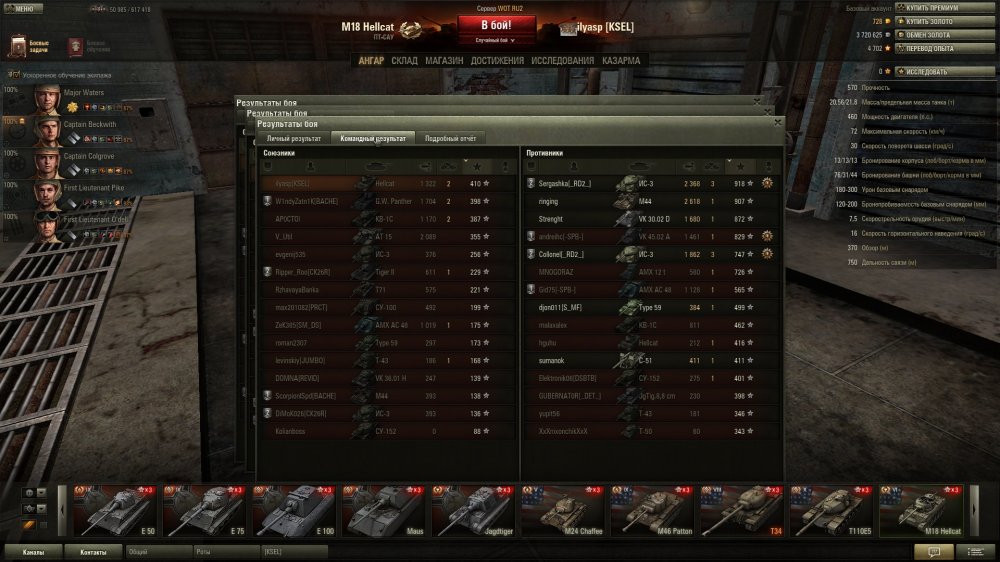The height and width of the screenshot is (562, 1000).
Task: Open the Каналы chat button
Action: [33, 551]
